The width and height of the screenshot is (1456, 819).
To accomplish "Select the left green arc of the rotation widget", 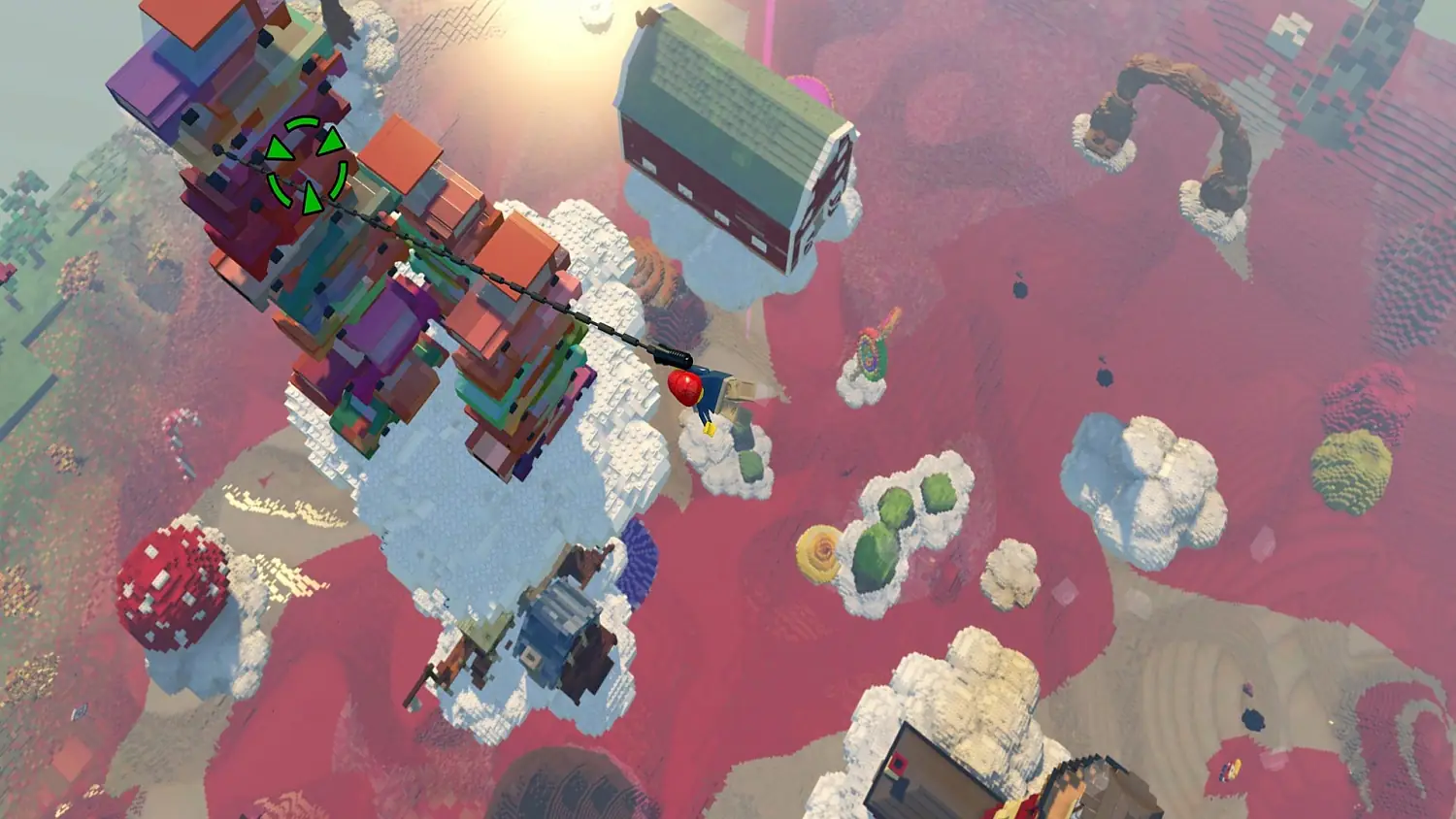I will coord(280,187).
